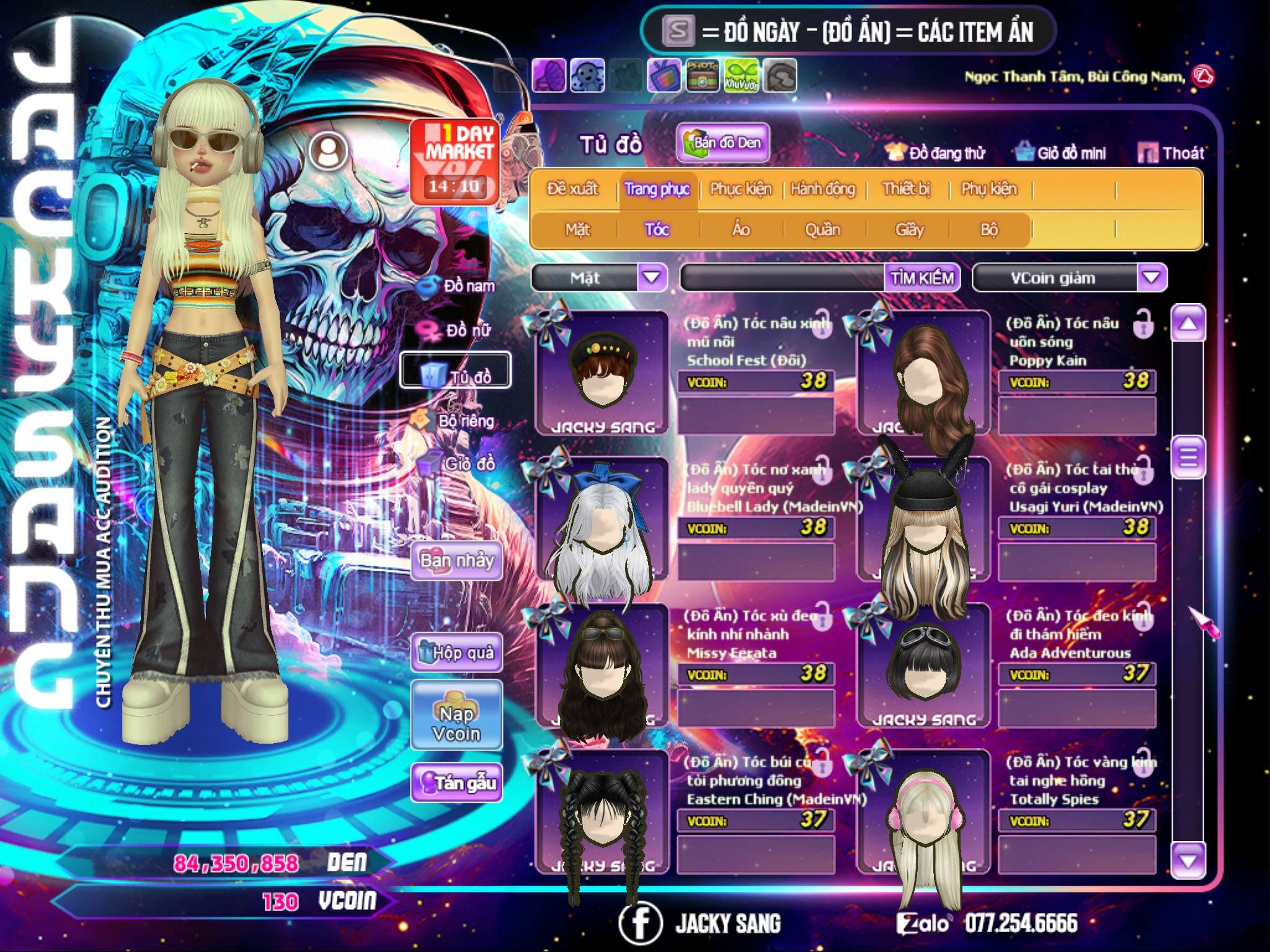Switch to the Giầy shoes subcategory
1270x952 pixels.
click(909, 230)
